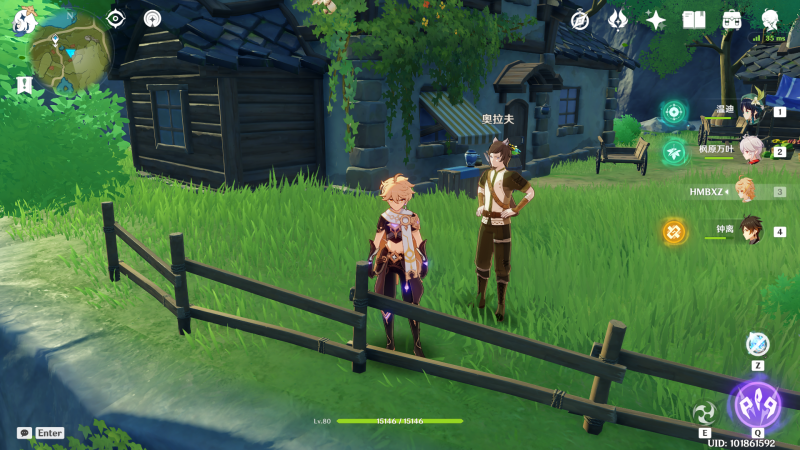Select active character HMBXZ
800x450 pixels.
pyautogui.click(x=745, y=190)
